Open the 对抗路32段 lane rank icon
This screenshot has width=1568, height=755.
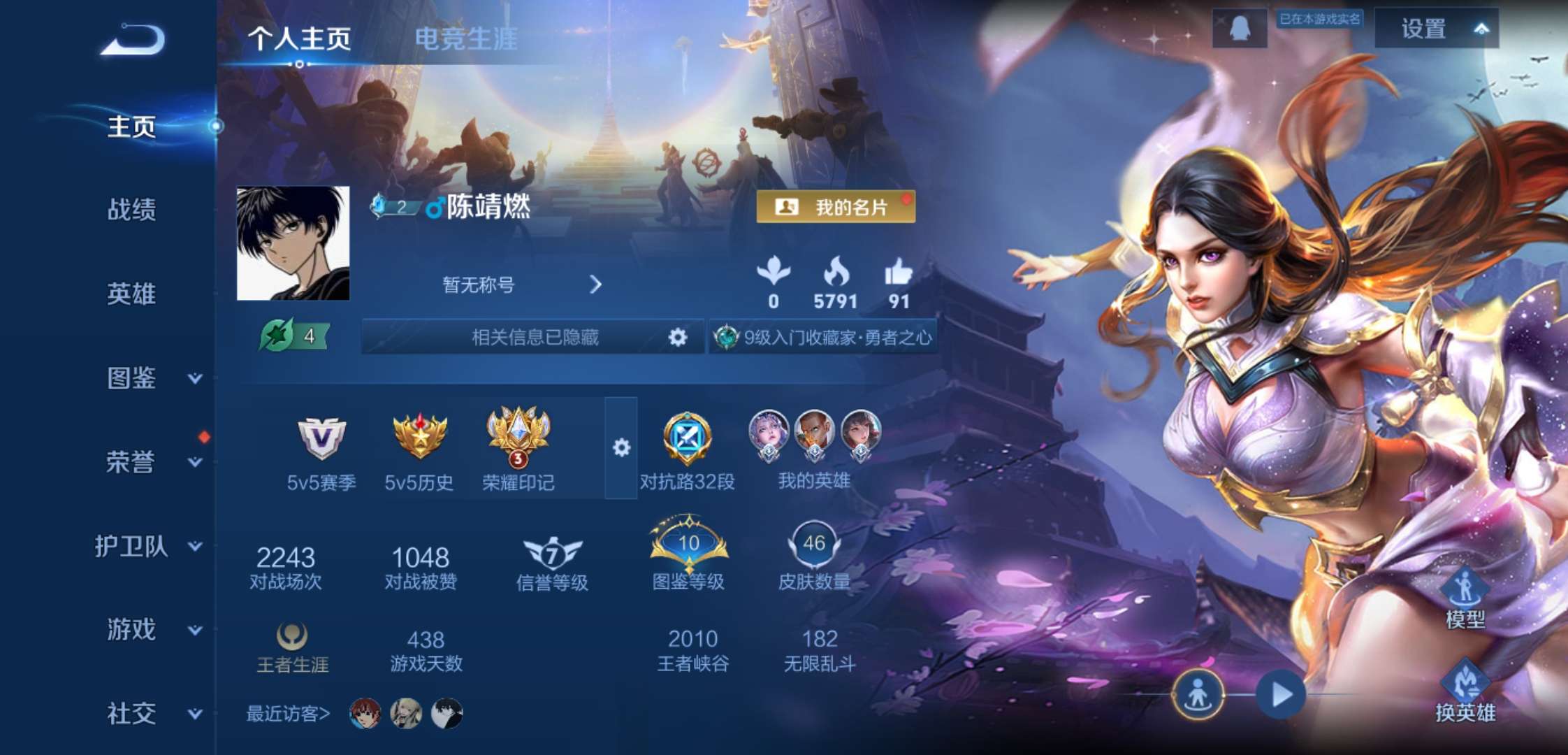click(687, 439)
